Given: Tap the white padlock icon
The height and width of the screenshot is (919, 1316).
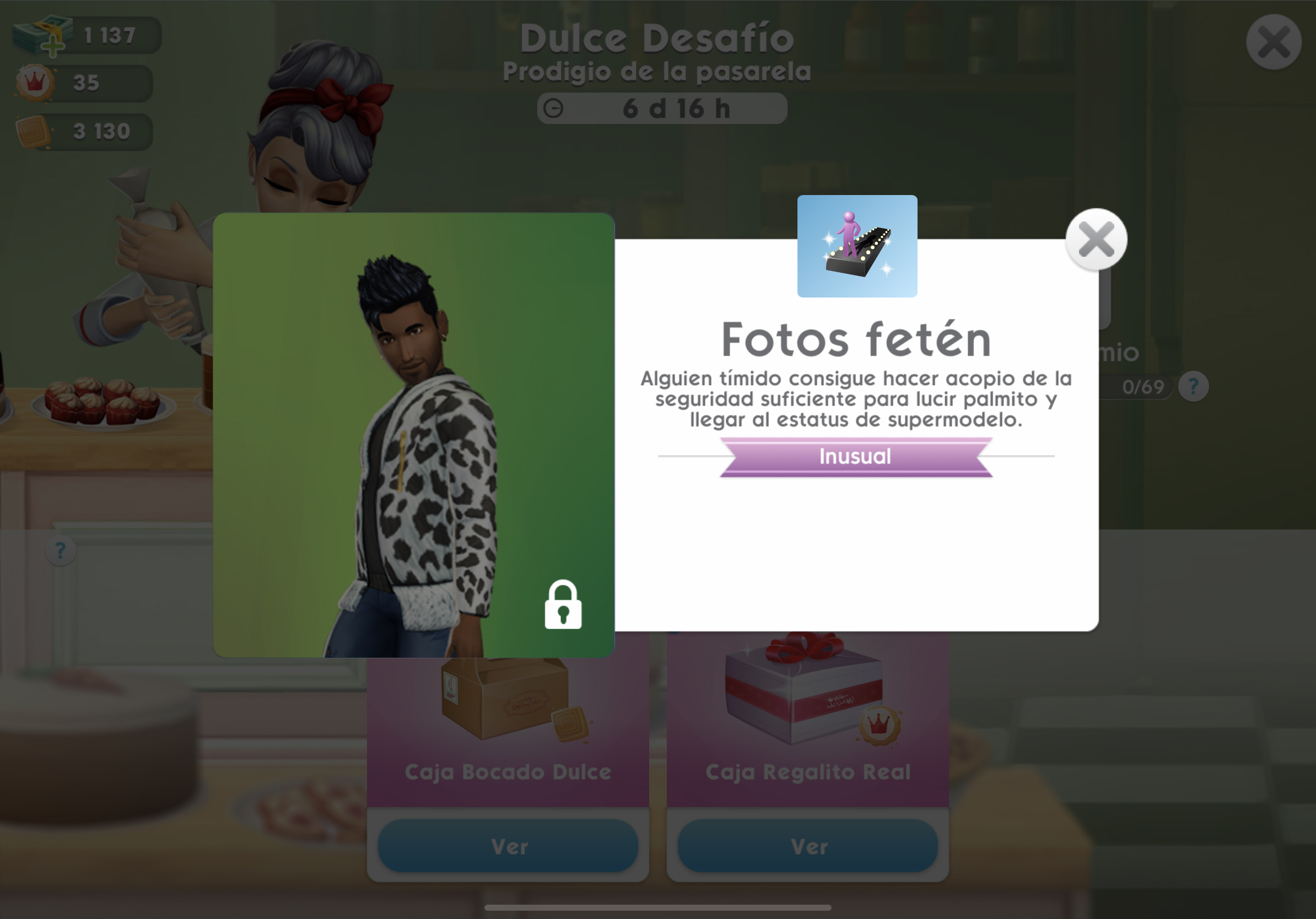Looking at the screenshot, I should 563,605.
